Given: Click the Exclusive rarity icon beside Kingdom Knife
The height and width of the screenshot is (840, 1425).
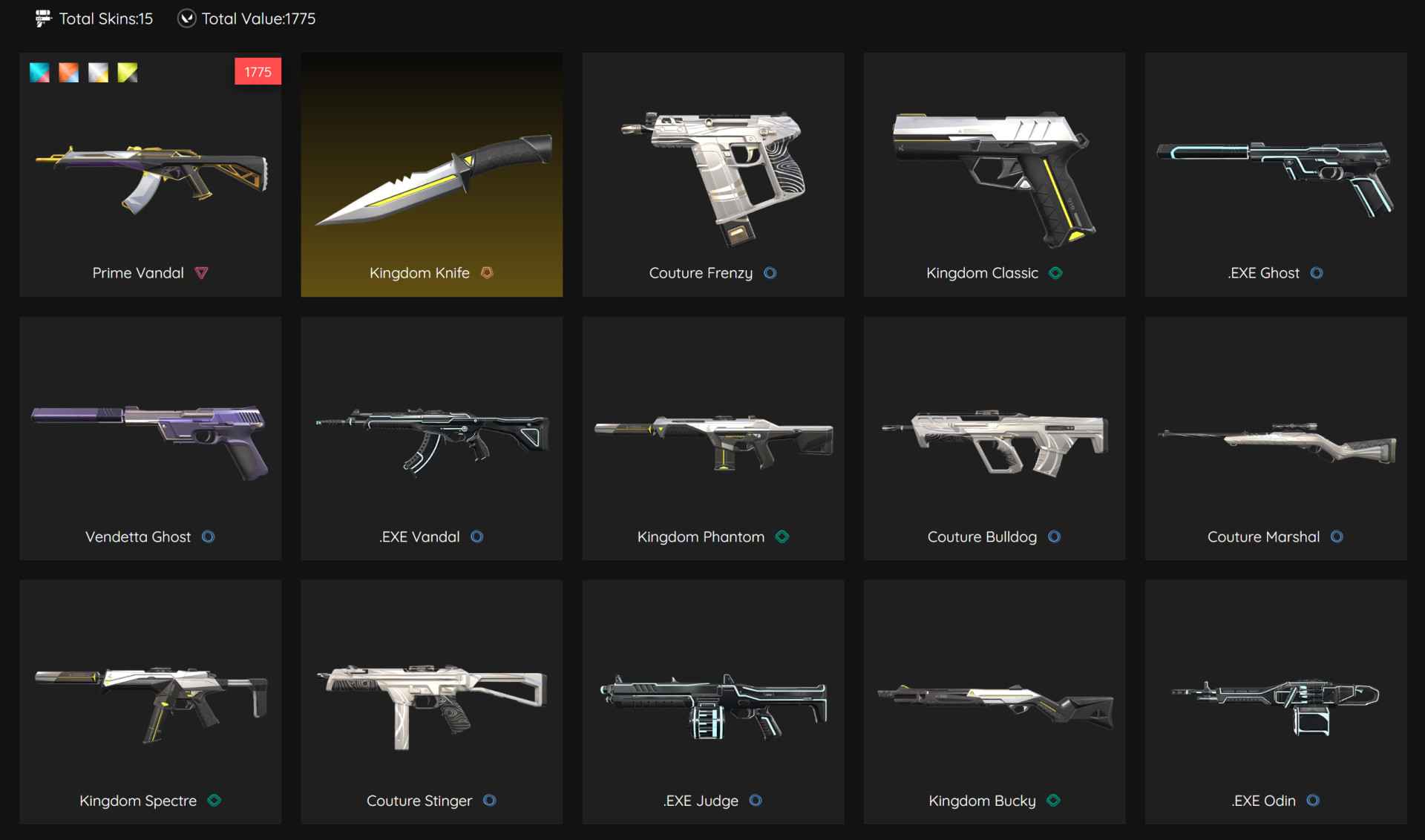Looking at the screenshot, I should click(488, 273).
